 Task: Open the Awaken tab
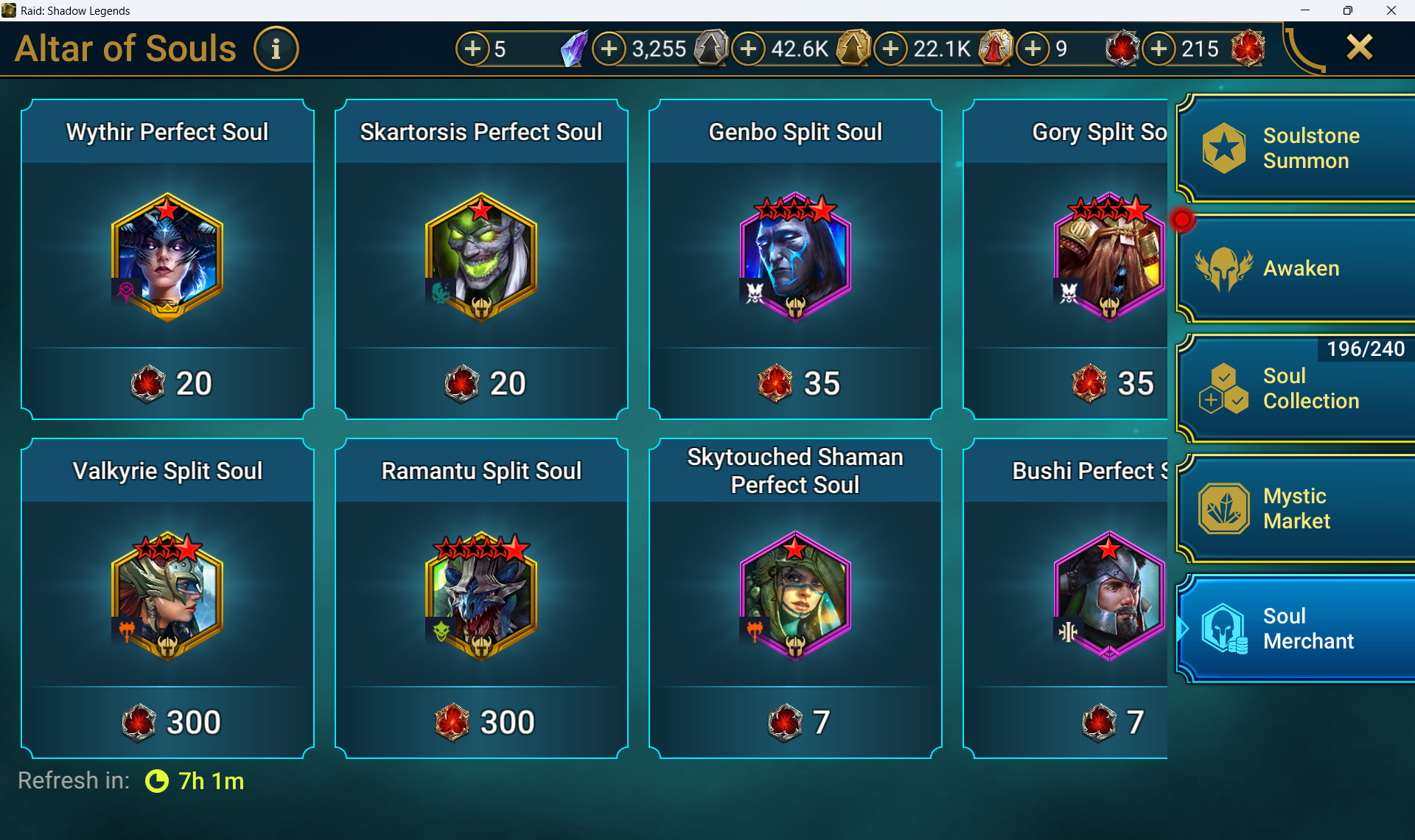click(x=1296, y=269)
